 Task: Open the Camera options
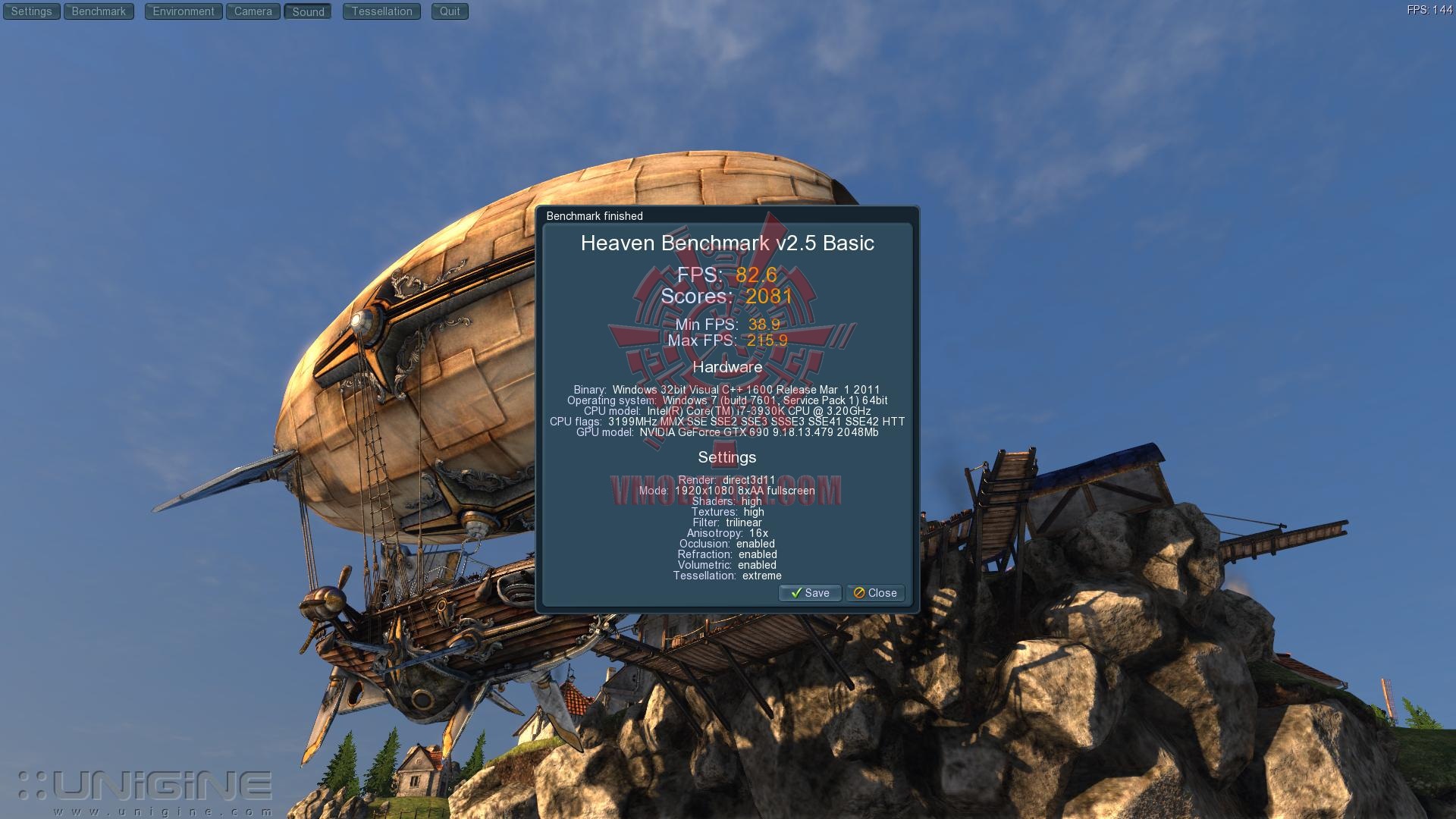pos(253,11)
